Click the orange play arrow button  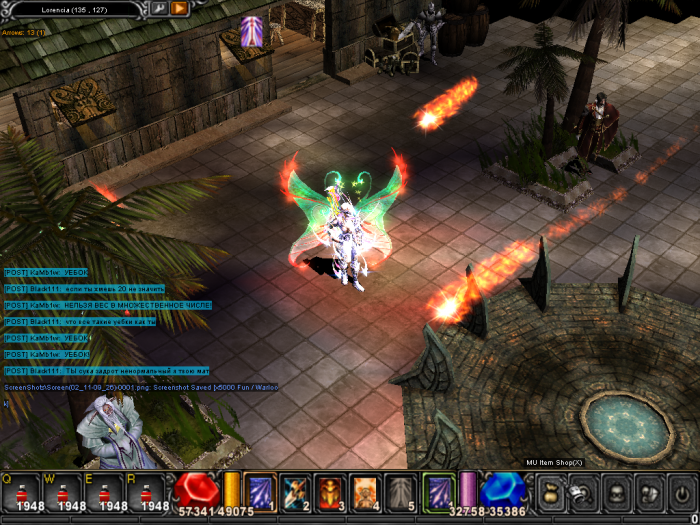click(179, 8)
